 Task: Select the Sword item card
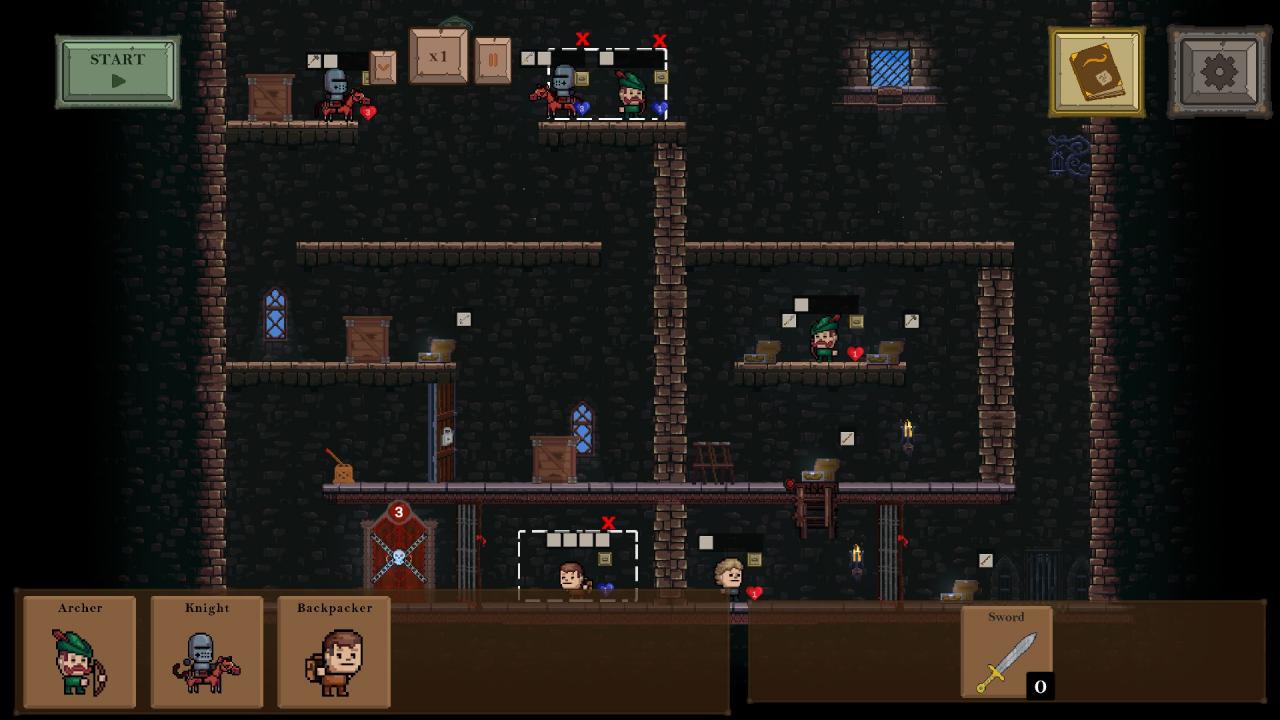(1006, 652)
